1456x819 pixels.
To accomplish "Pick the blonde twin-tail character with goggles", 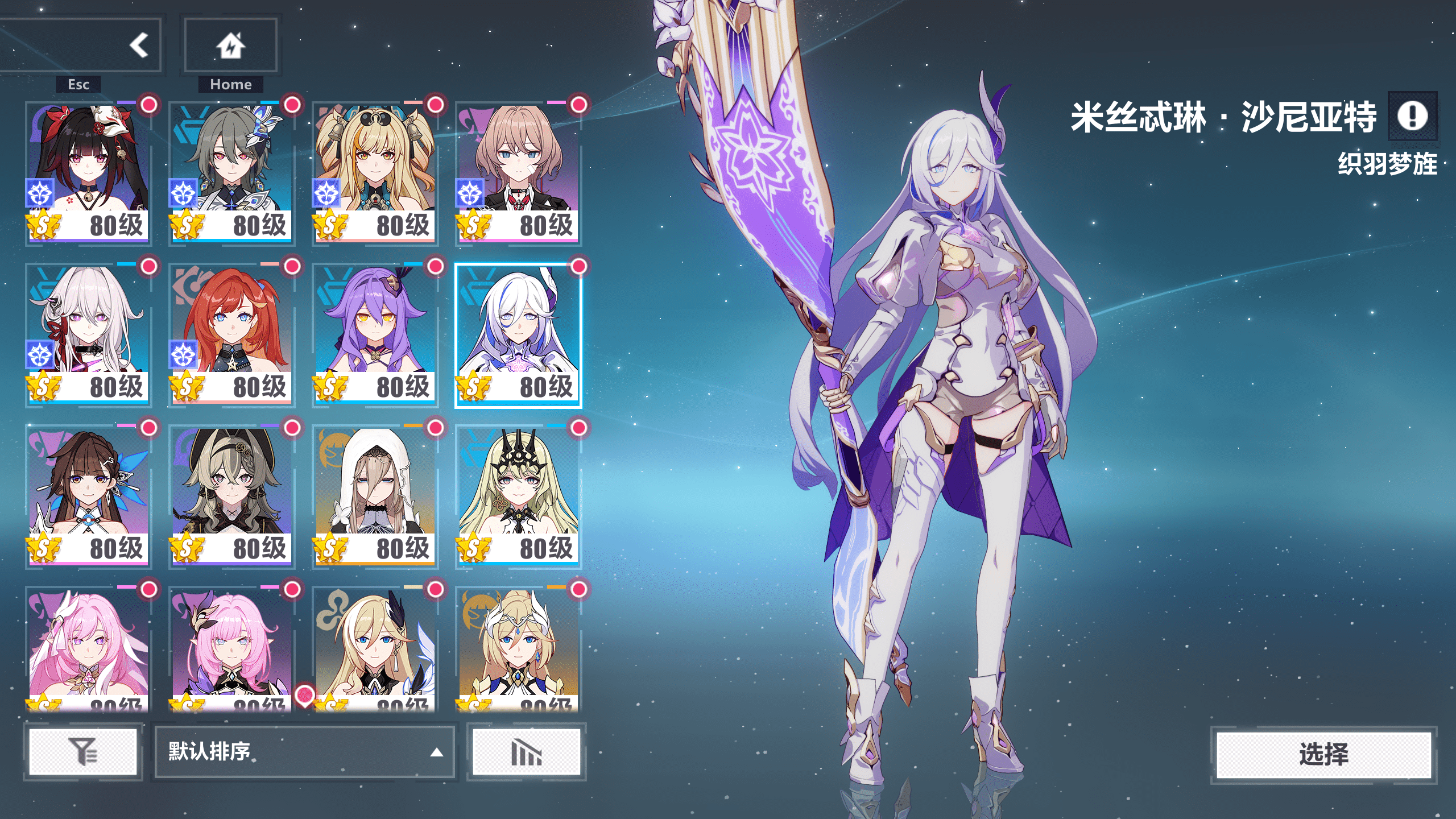I will pyautogui.click(x=375, y=171).
